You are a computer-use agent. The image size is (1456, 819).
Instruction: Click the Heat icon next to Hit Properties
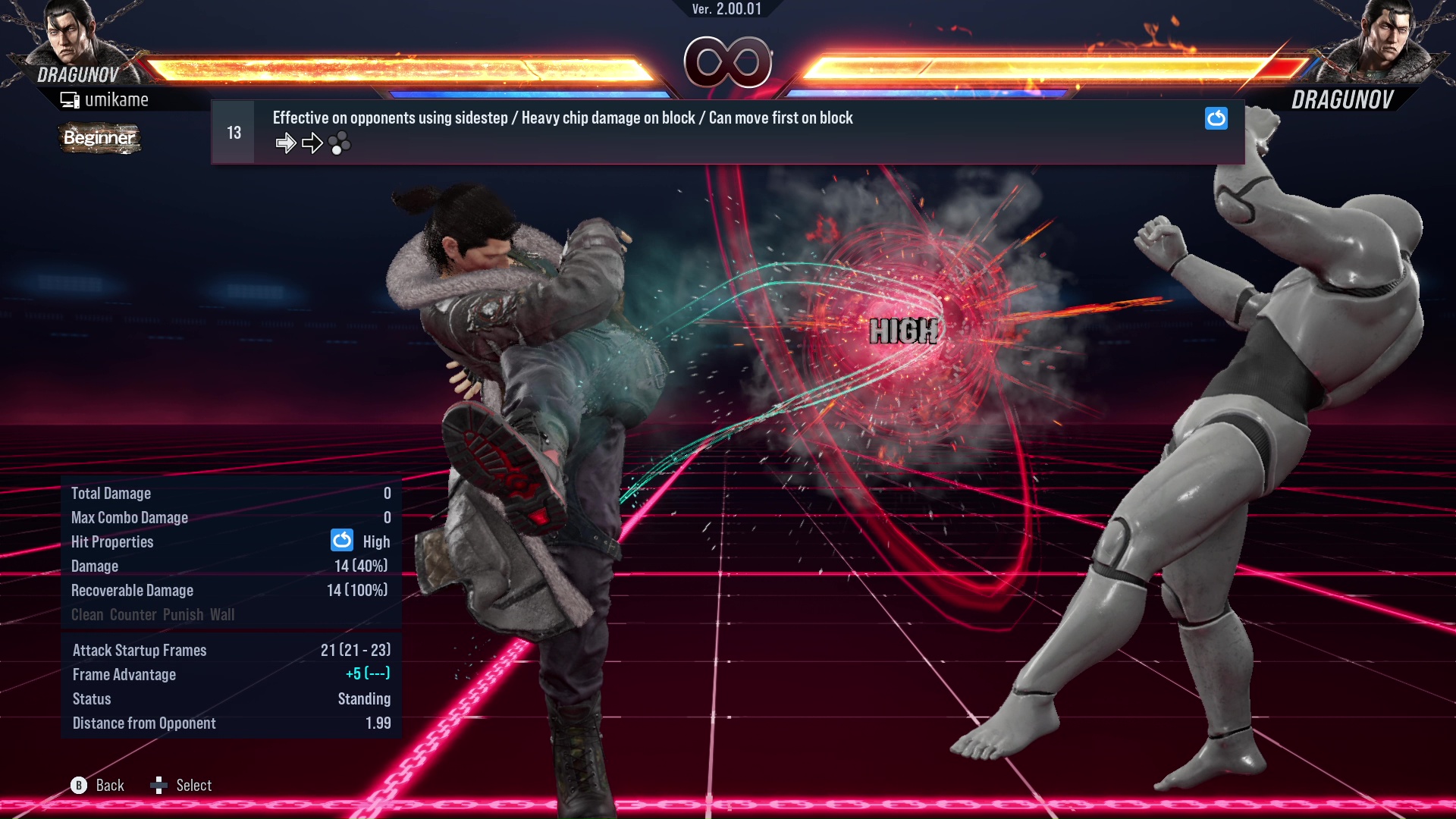[x=342, y=541]
